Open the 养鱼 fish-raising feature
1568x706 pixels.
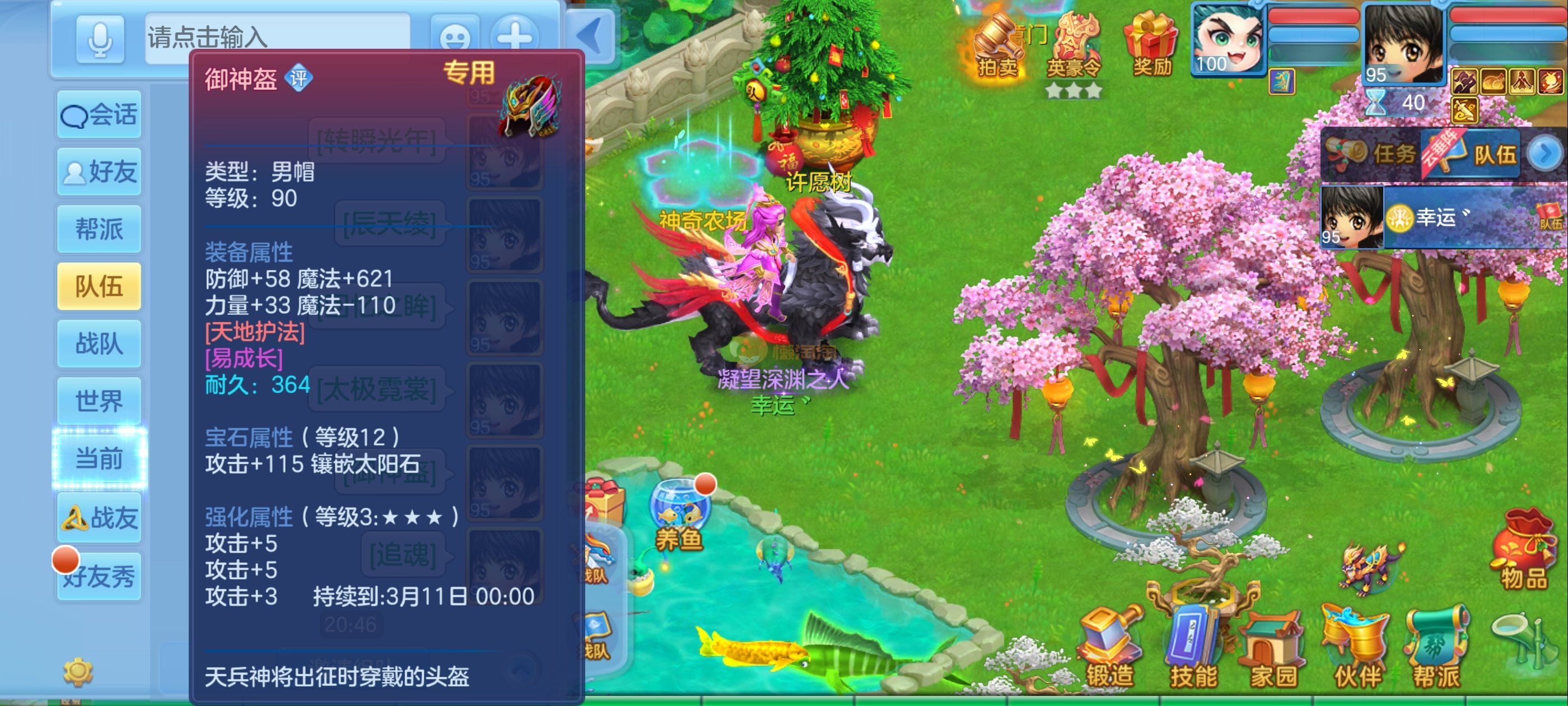tap(679, 515)
